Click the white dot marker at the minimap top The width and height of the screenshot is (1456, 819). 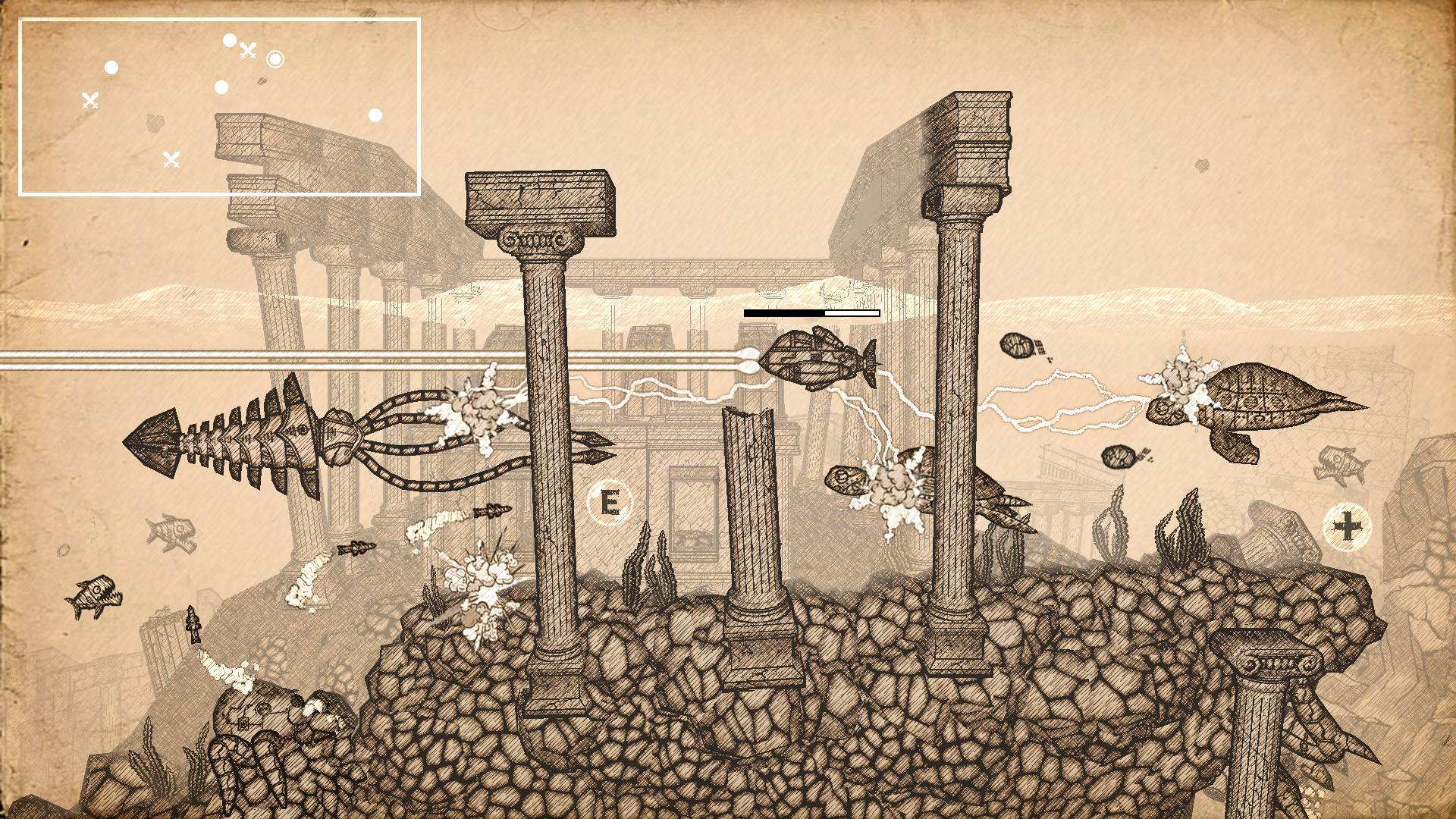(x=229, y=39)
